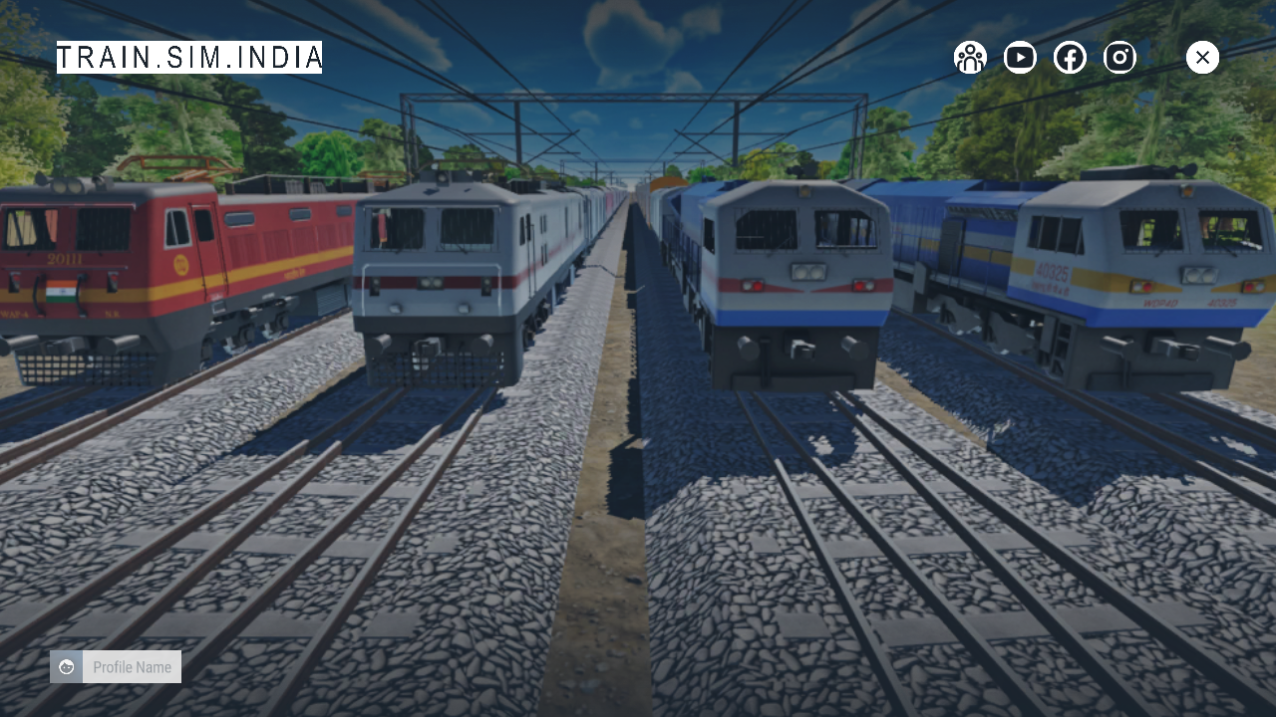Open the Instagram profile
1276x717 pixels.
pyautogui.click(x=1119, y=58)
